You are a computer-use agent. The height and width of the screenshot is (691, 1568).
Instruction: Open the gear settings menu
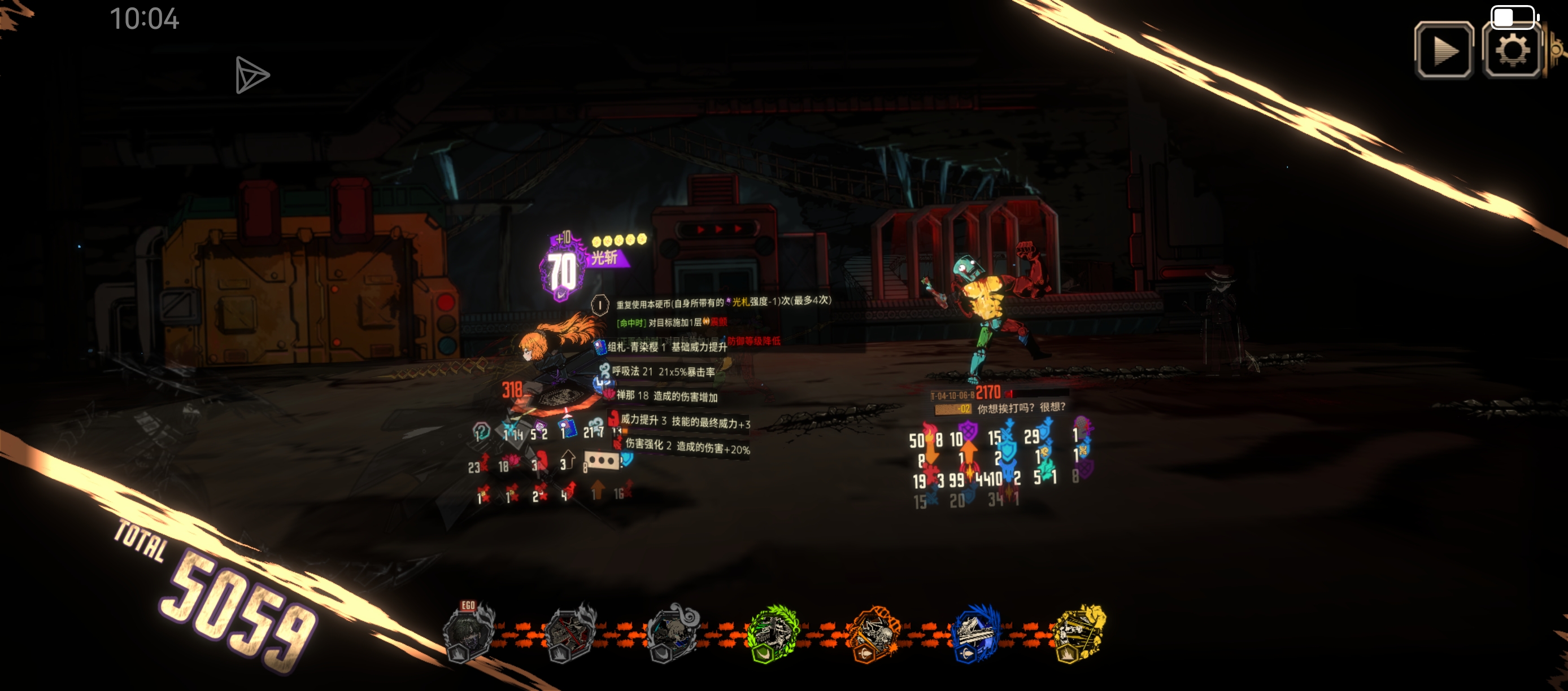(1512, 51)
